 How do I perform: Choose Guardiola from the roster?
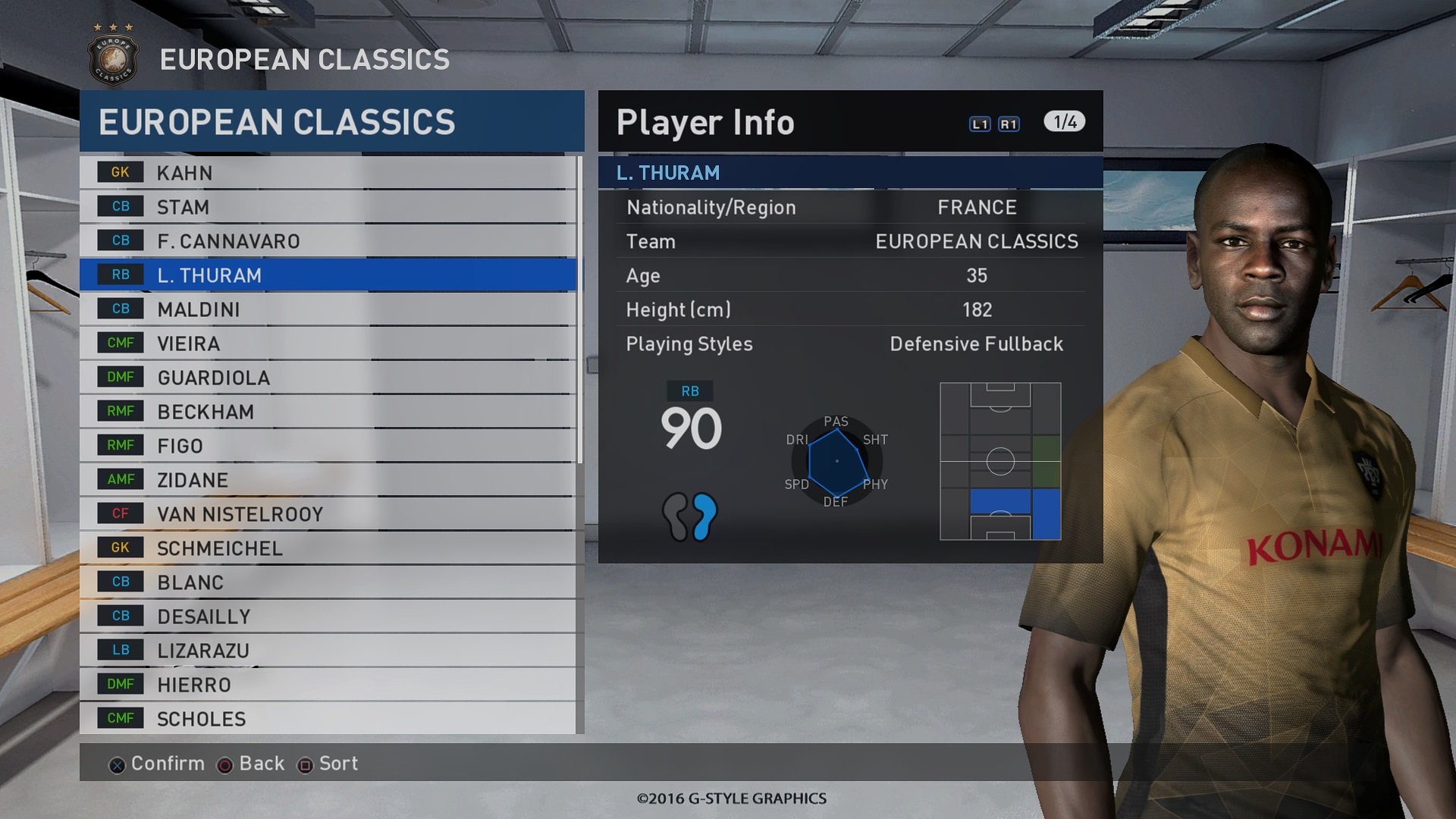328,378
